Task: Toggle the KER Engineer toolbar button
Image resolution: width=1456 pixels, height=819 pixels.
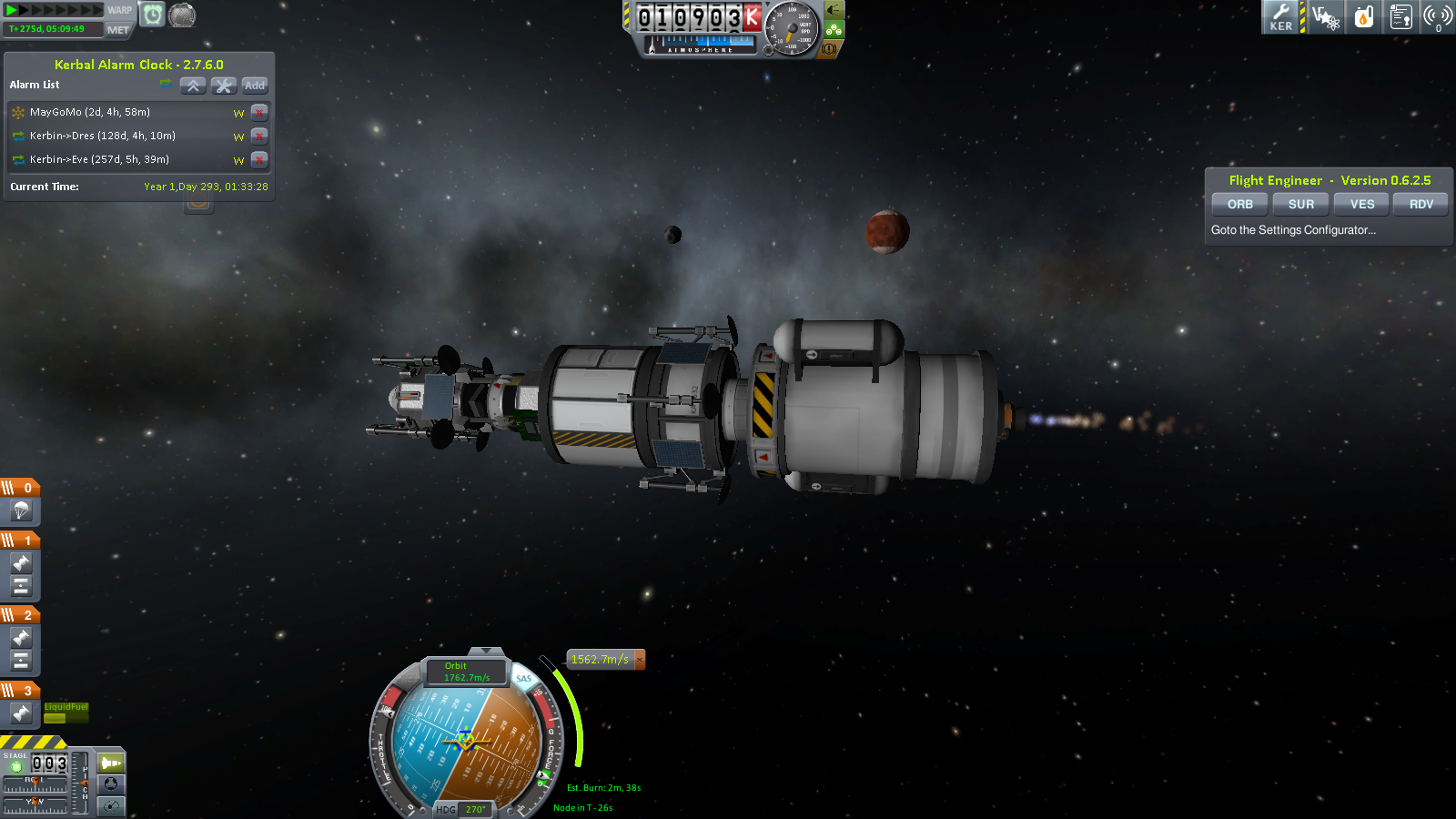Action: pyautogui.click(x=1281, y=16)
